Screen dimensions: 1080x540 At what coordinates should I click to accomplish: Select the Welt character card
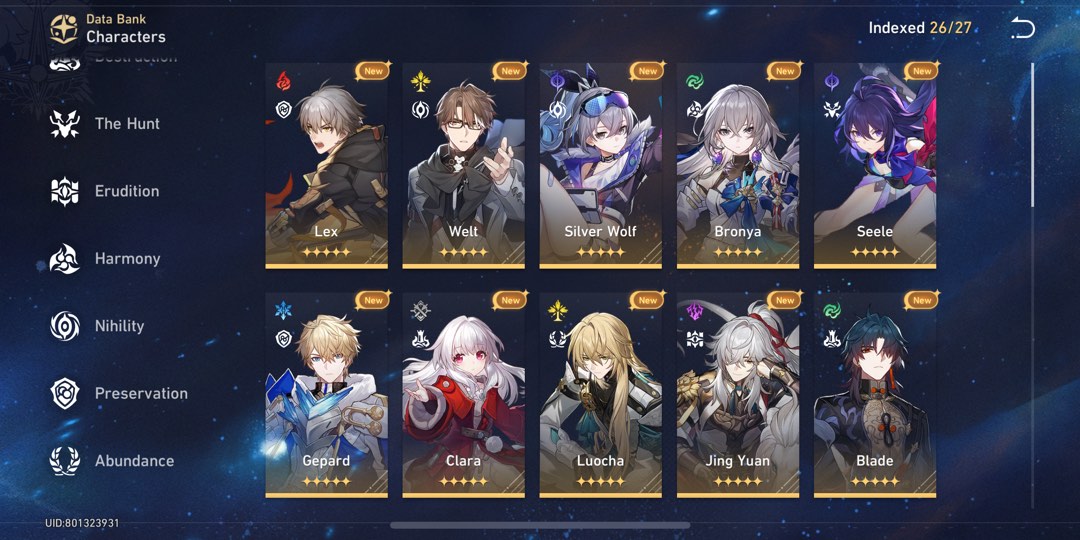463,165
